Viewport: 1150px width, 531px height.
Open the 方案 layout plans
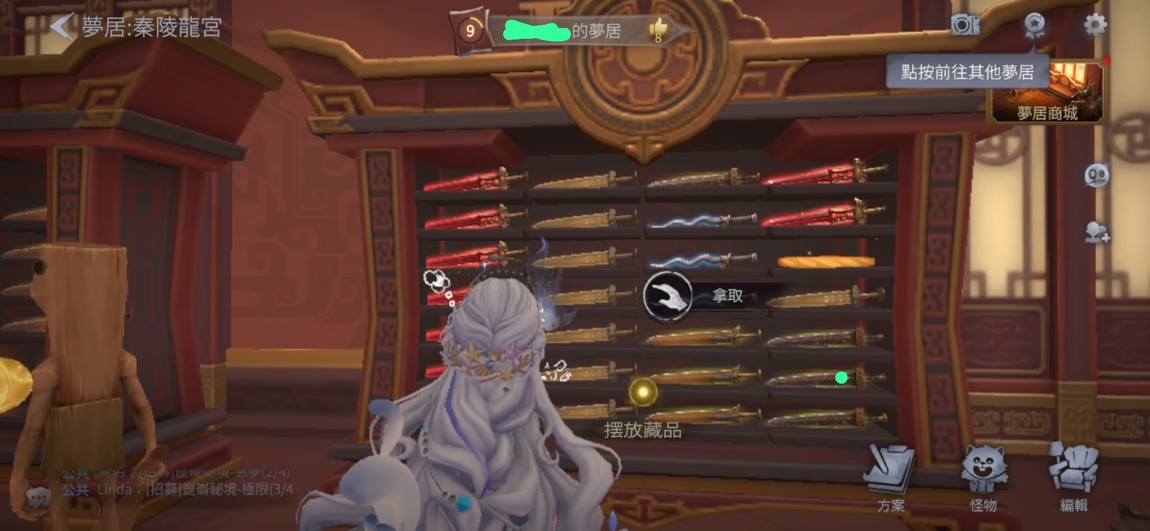click(x=890, y=473)
